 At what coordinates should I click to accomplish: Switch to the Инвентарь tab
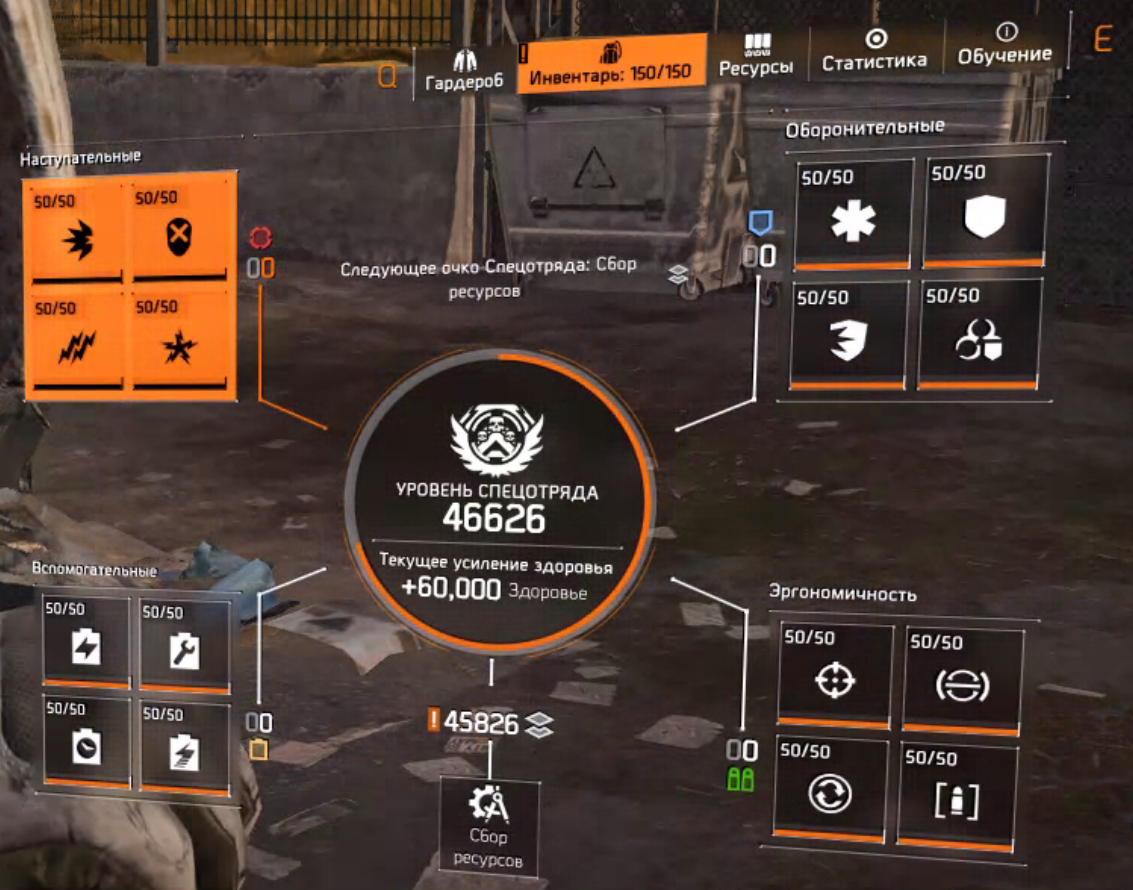pyautogui.click(x=610, y=64)
